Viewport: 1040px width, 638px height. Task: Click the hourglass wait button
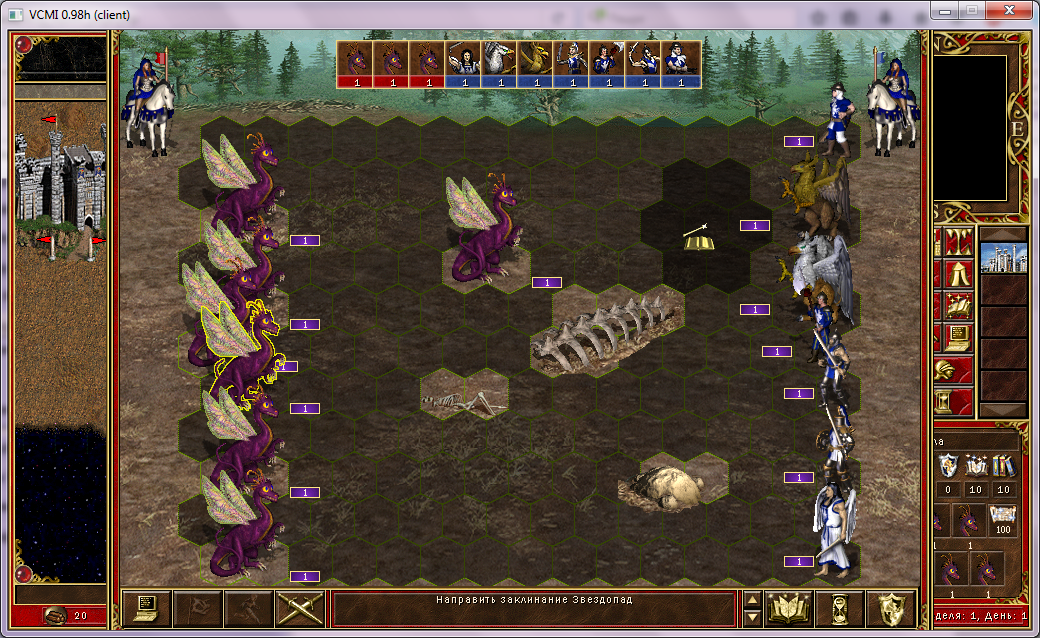point(838,608)
